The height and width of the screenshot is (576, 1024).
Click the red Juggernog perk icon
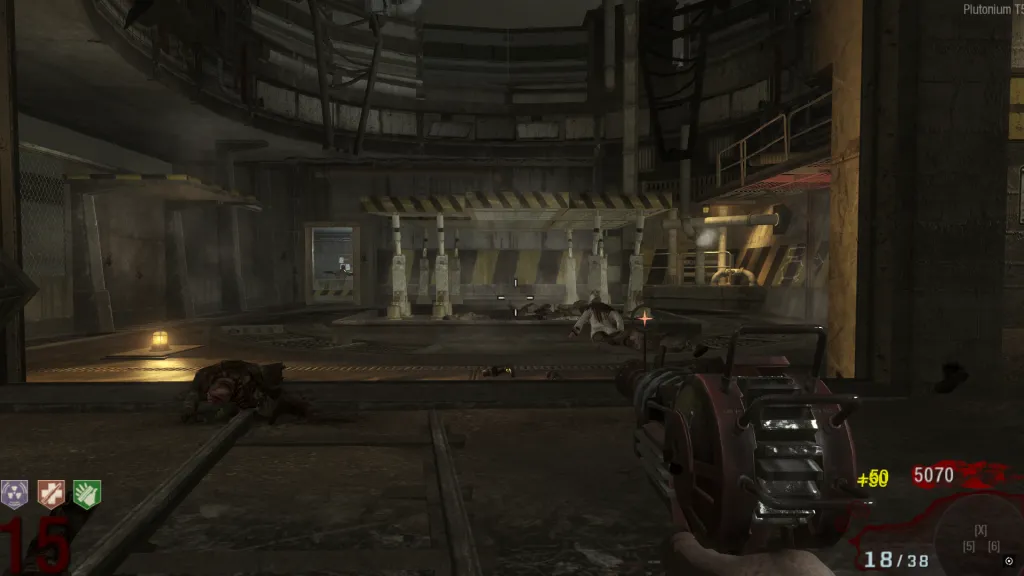coord(50,493)
